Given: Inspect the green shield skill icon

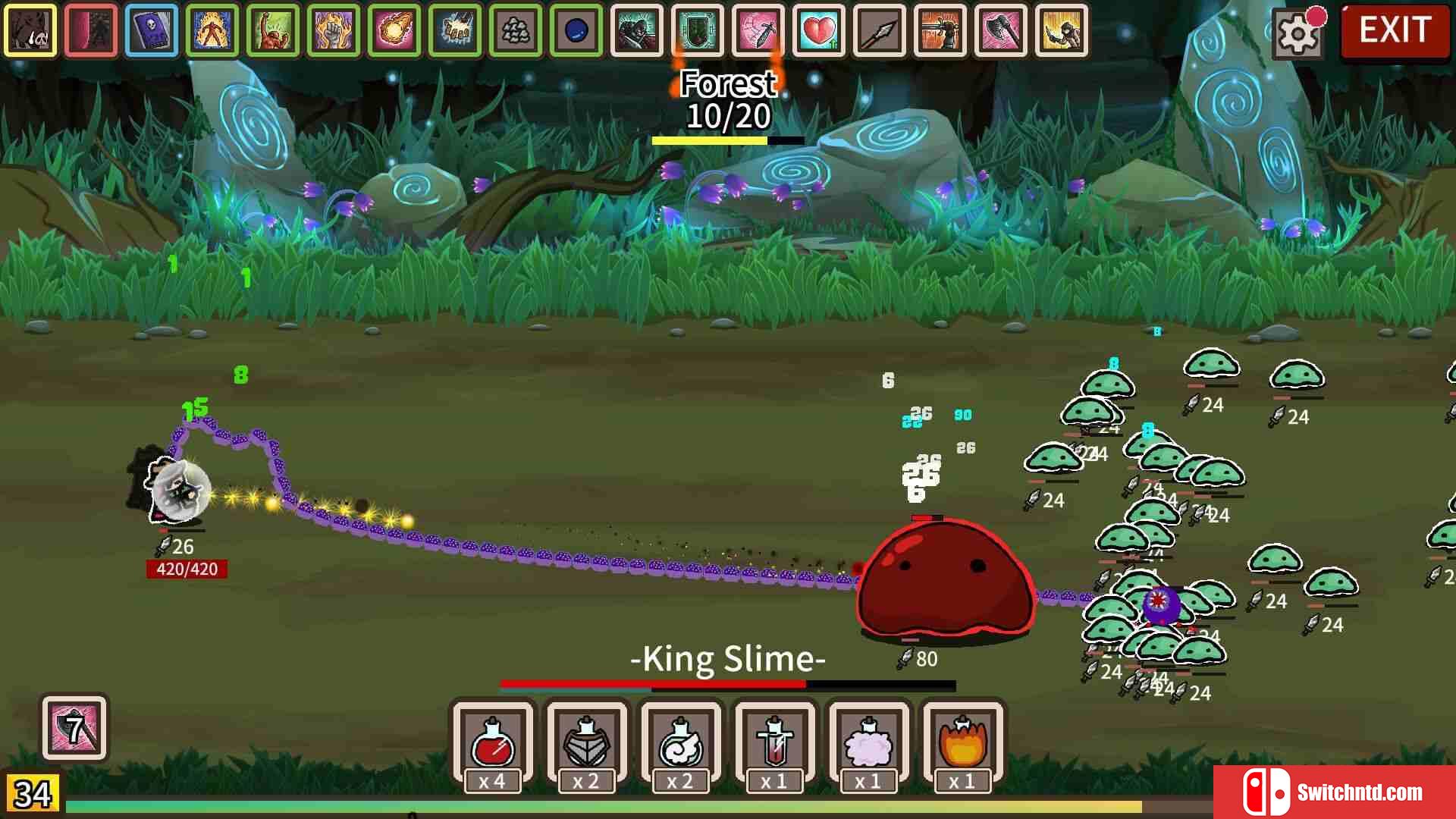Looking at the screenshot, I should pyautogui.click(x=698, y=31).
